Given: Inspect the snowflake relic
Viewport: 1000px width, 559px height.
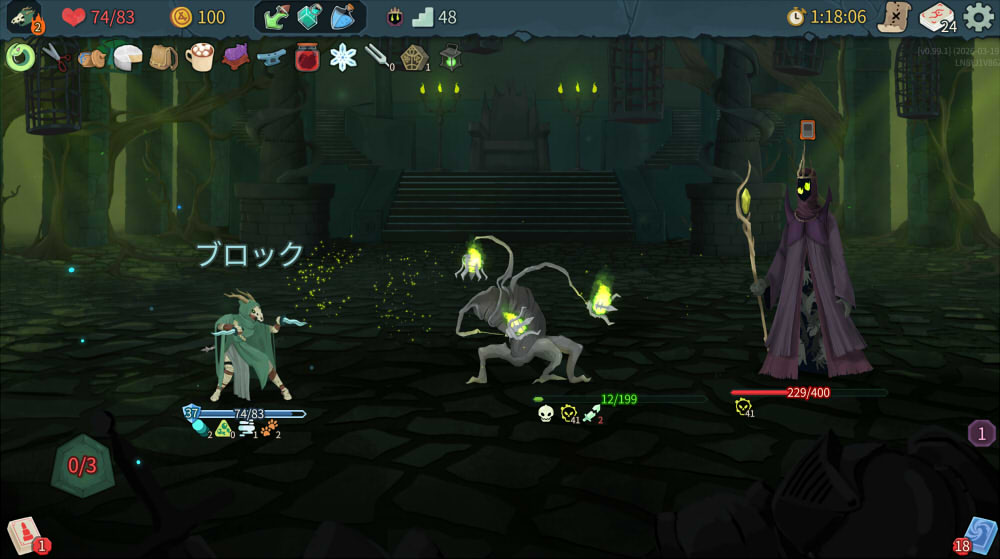Looking at the screenshot, I should click(x=343, y=57).
